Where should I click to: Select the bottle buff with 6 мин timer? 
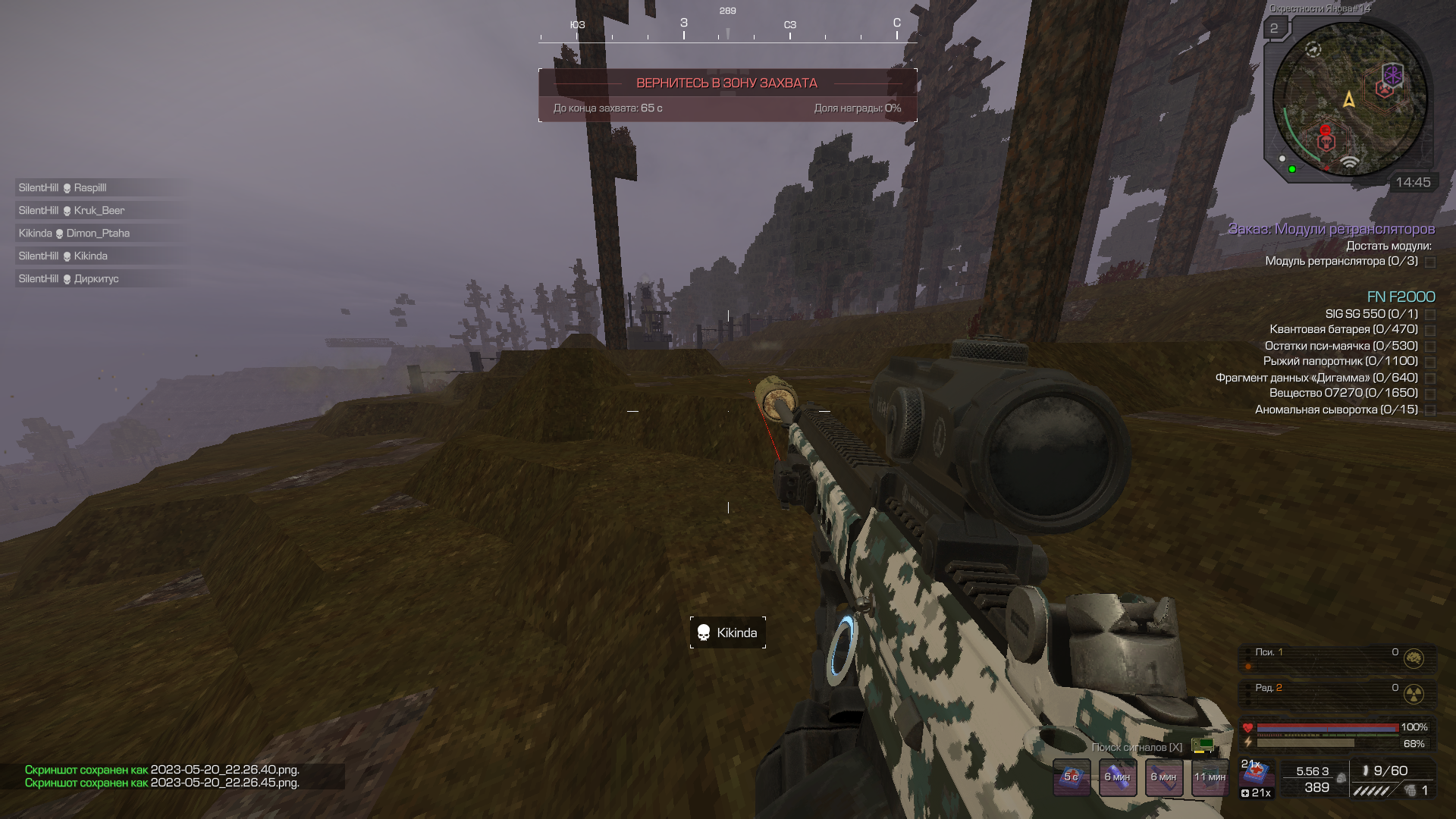click(1118, 777)
